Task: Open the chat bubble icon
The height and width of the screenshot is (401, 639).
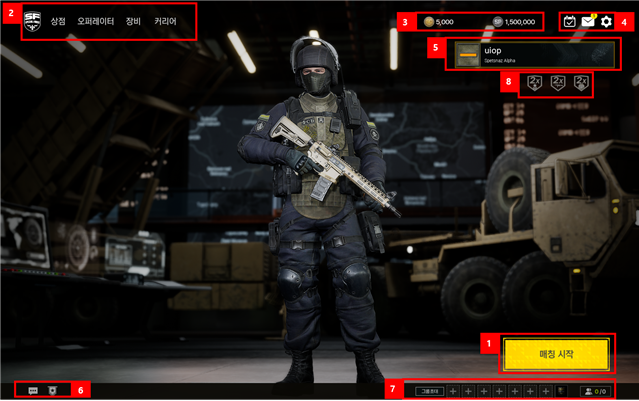Action: [33, 390]
